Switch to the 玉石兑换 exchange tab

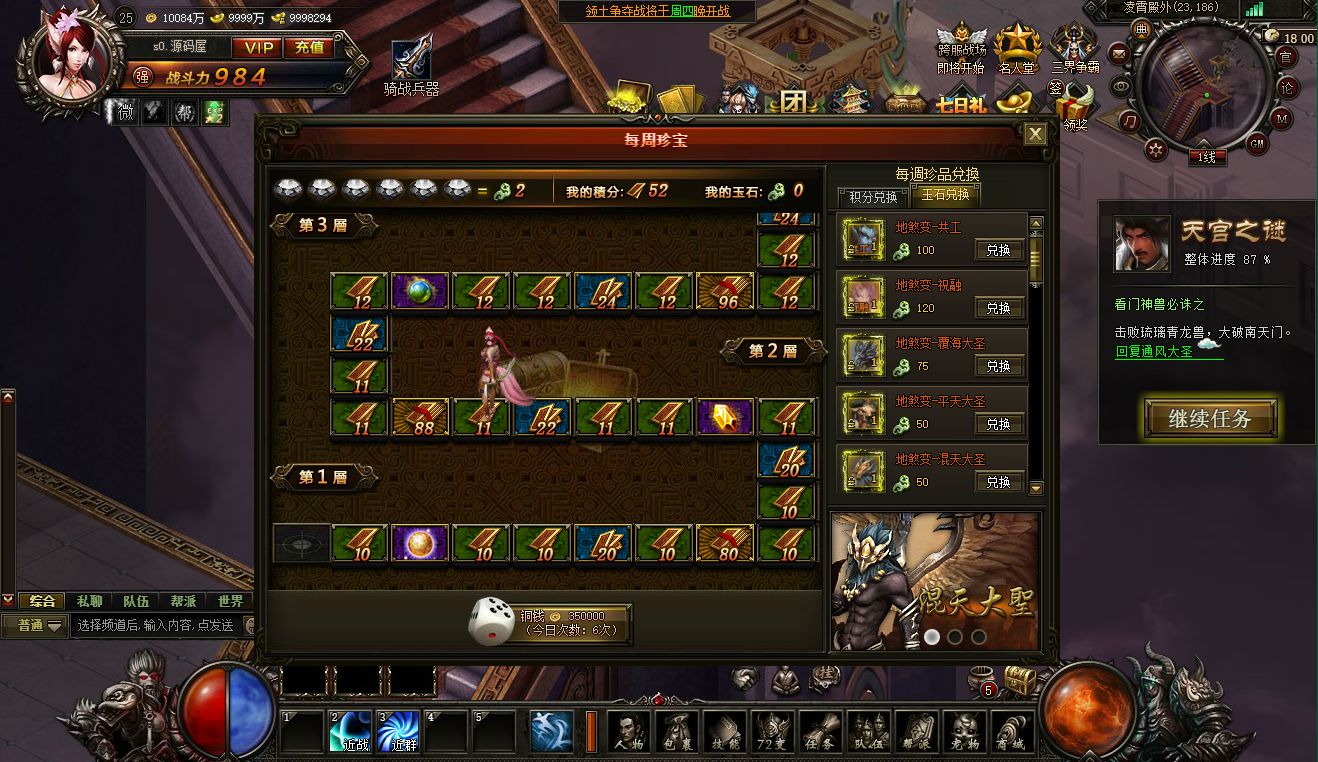(x=946, y=196)
